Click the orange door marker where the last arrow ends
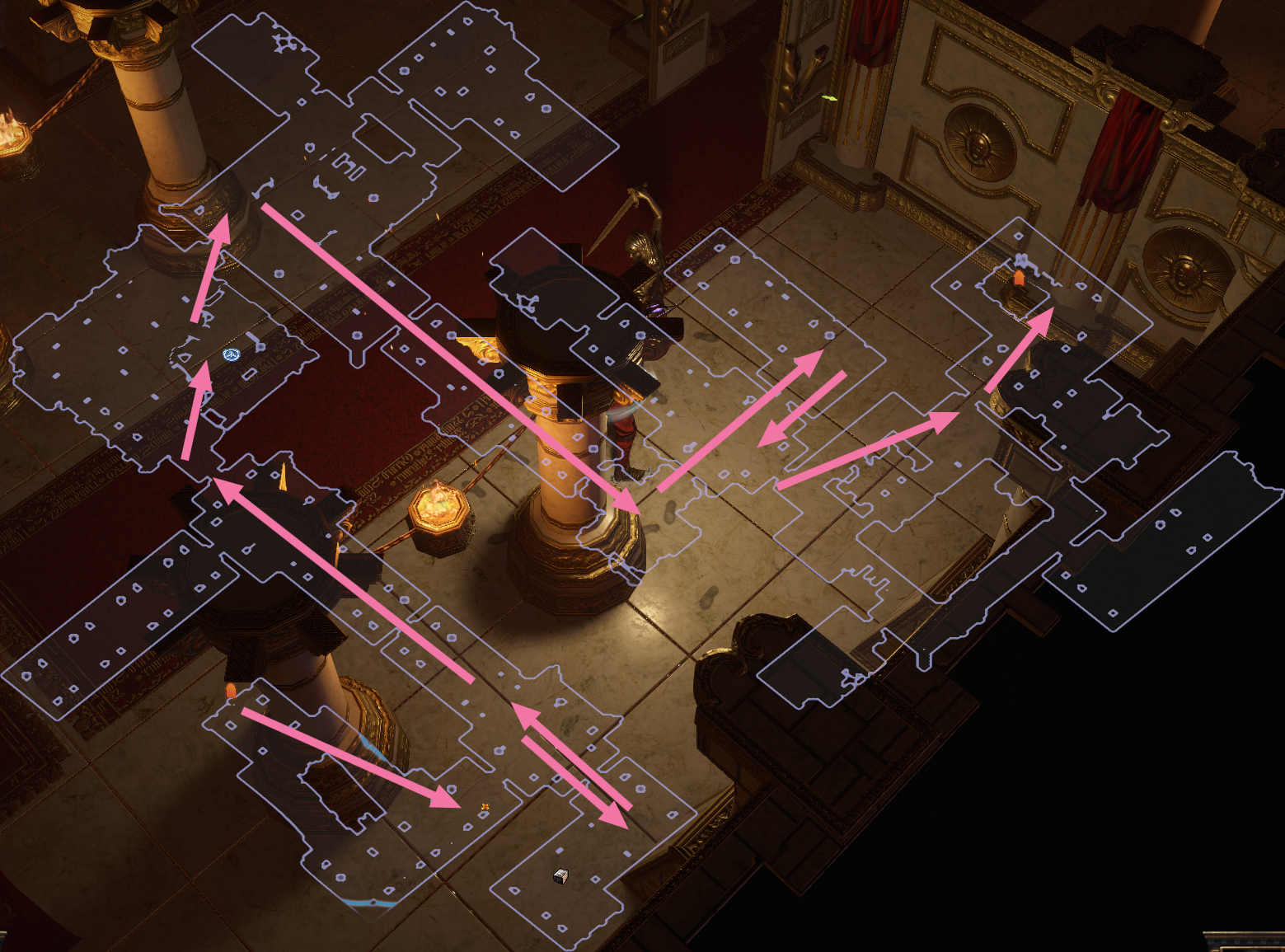This screenshot has height=952, width=1285. [1019, 278]
